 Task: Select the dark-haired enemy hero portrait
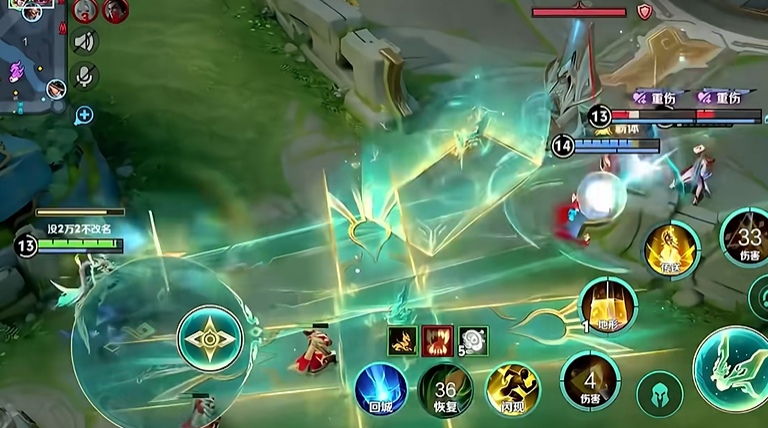click(x=115, y=10)
